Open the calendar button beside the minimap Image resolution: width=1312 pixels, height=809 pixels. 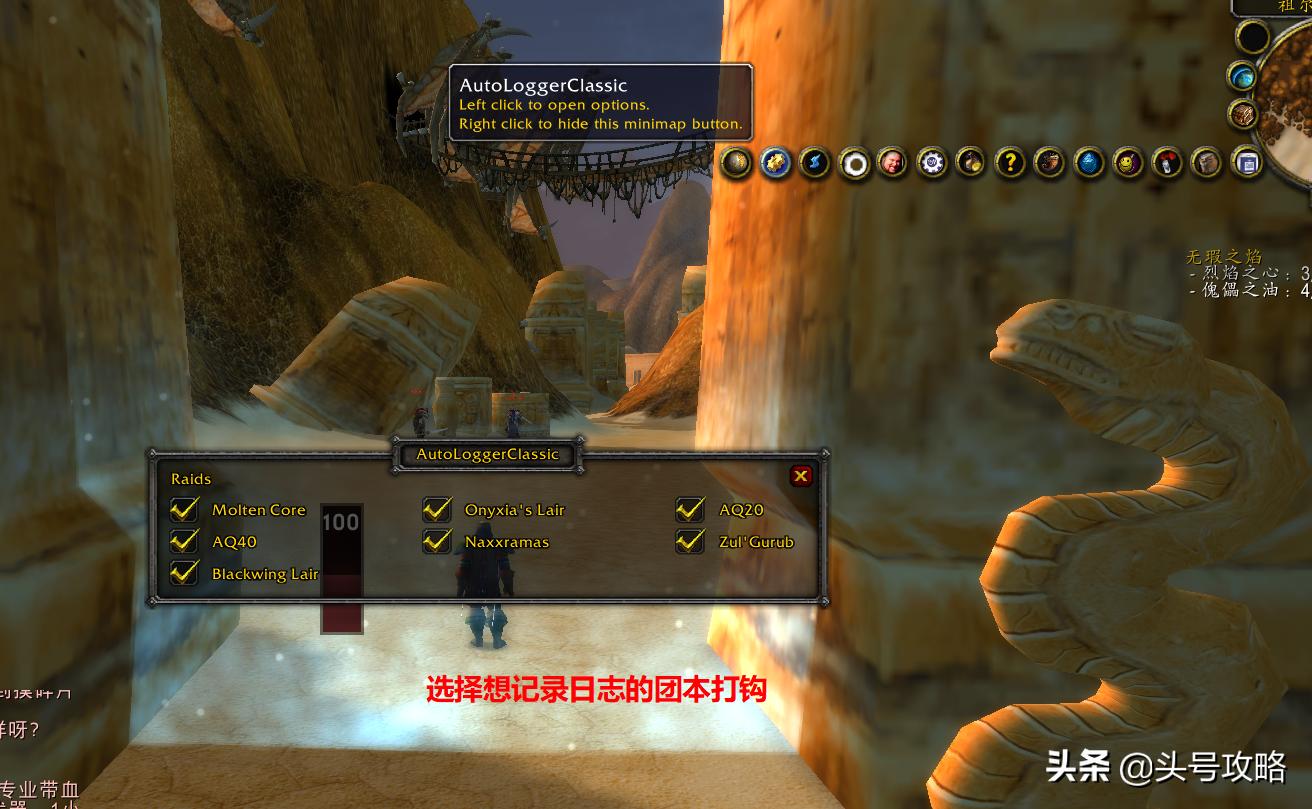click(x=1246, y=162)
